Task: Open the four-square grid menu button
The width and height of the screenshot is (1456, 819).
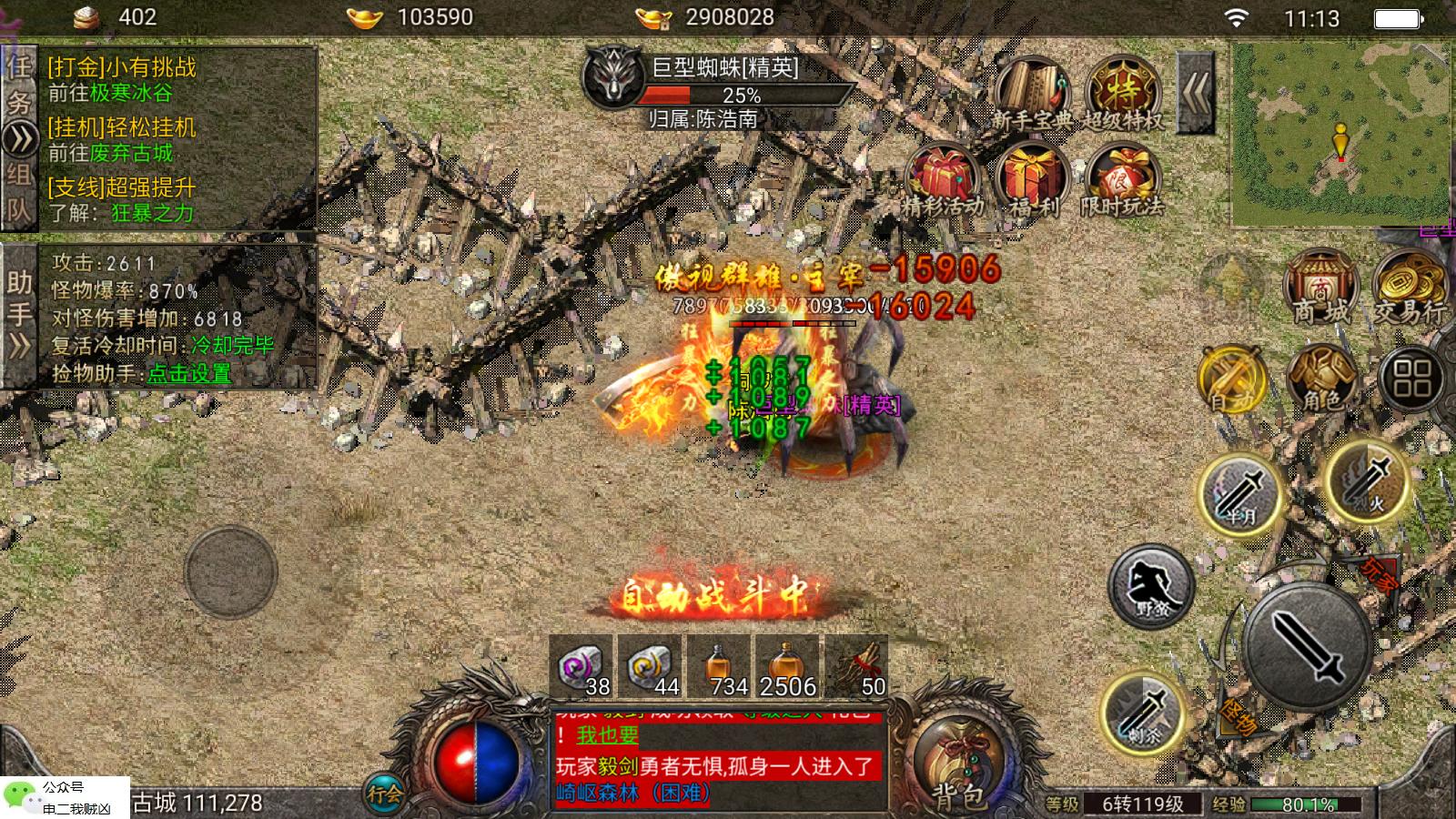Action: tap(1411, 378)
